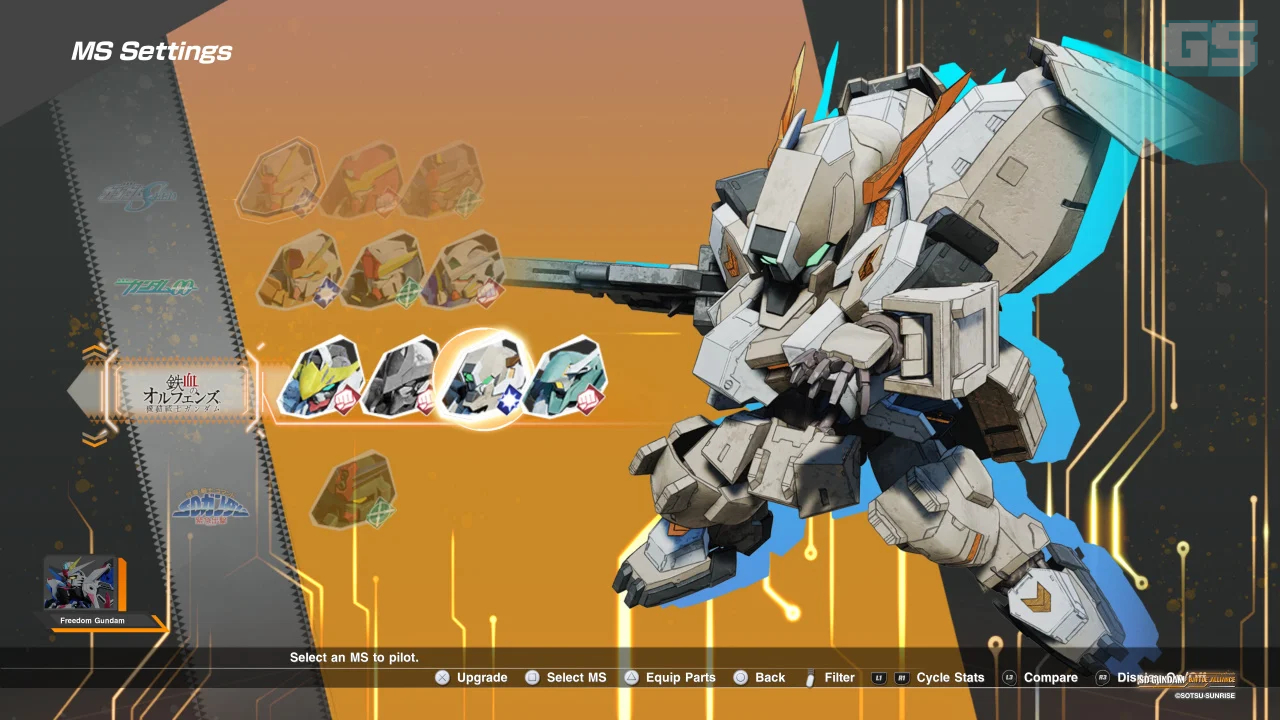Image resolution: width=1280 pixels, height=720 pixels.
Task: Click the upward chevrons above the series banner
Action: tap(95, 352)
